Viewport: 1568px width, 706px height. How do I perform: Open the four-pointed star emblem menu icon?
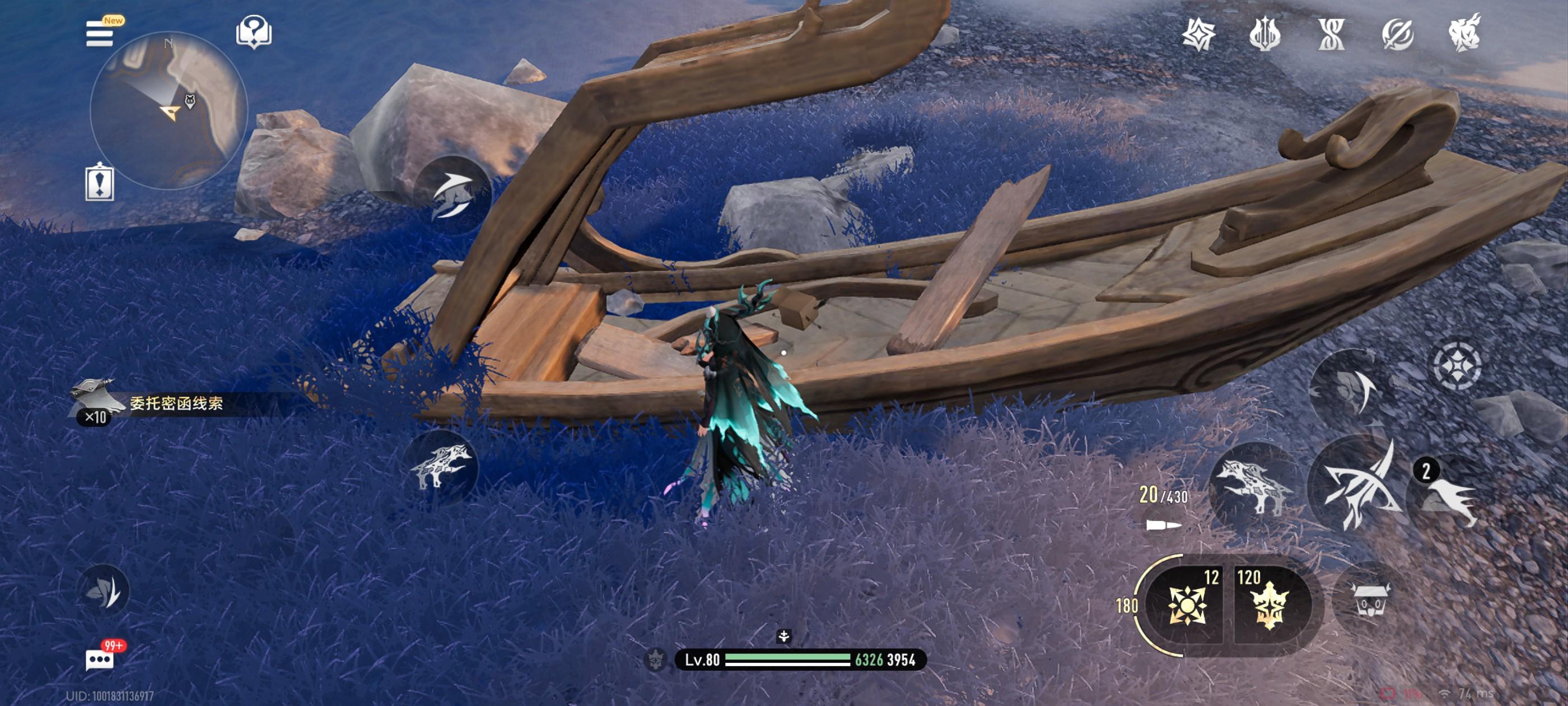coord(1198,34)
